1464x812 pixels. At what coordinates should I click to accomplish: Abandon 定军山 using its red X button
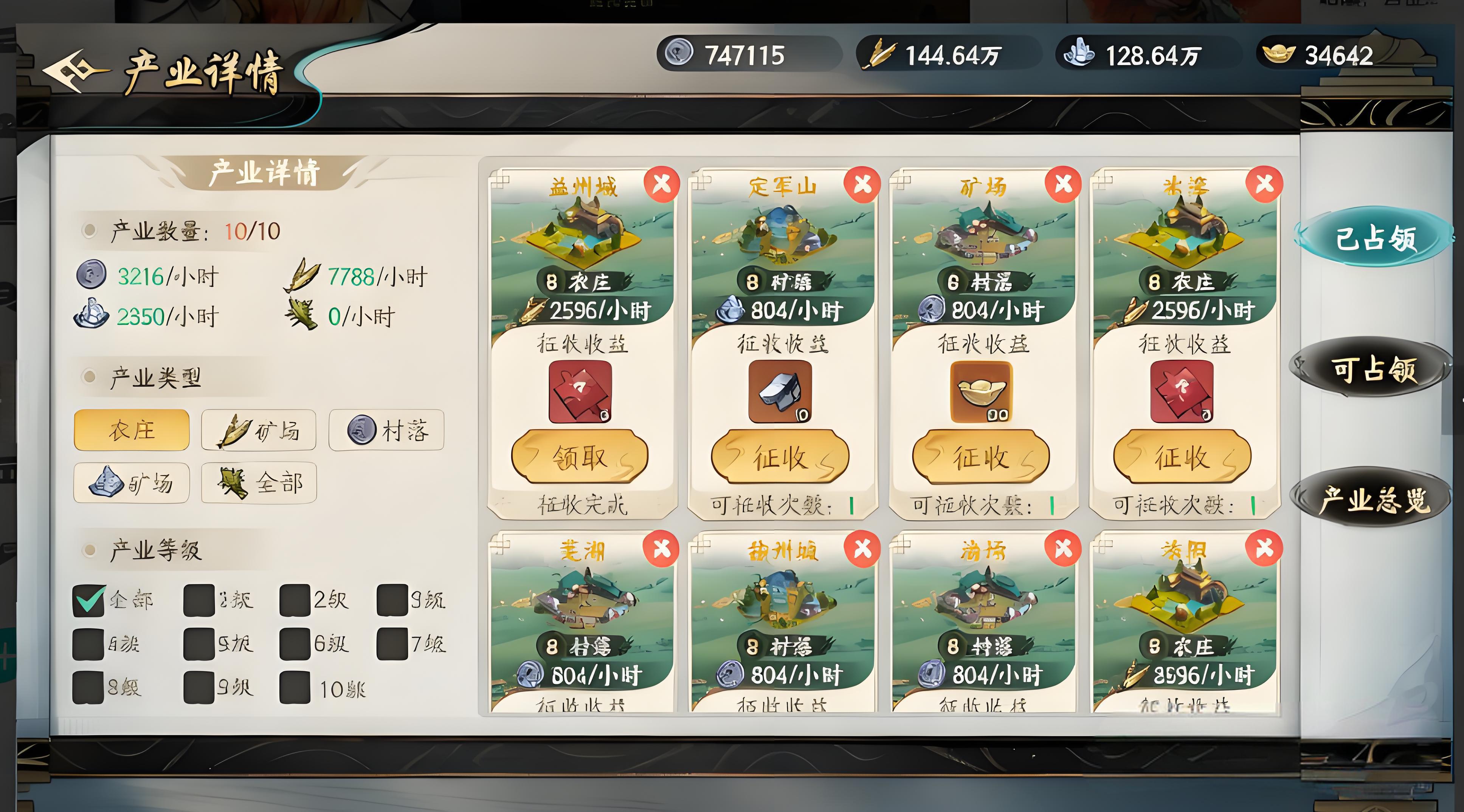[x=862, y=185]
